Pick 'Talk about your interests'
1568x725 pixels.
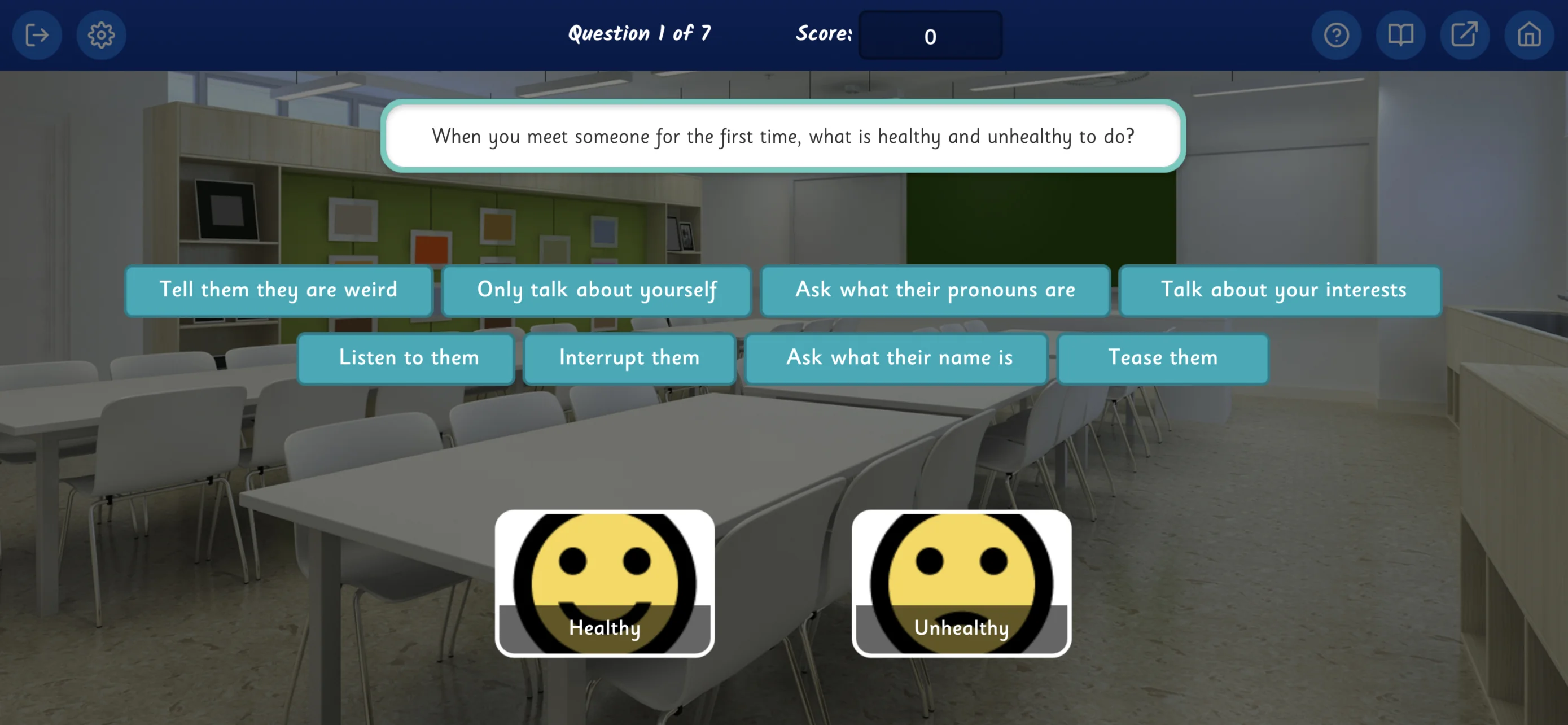click(1282, 290)
